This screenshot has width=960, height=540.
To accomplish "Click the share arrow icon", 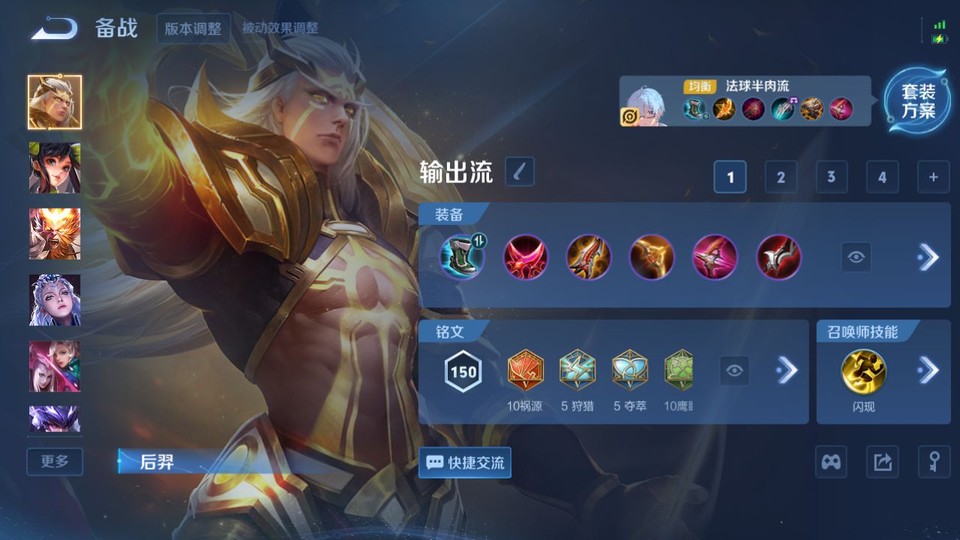I will [882, 462].
